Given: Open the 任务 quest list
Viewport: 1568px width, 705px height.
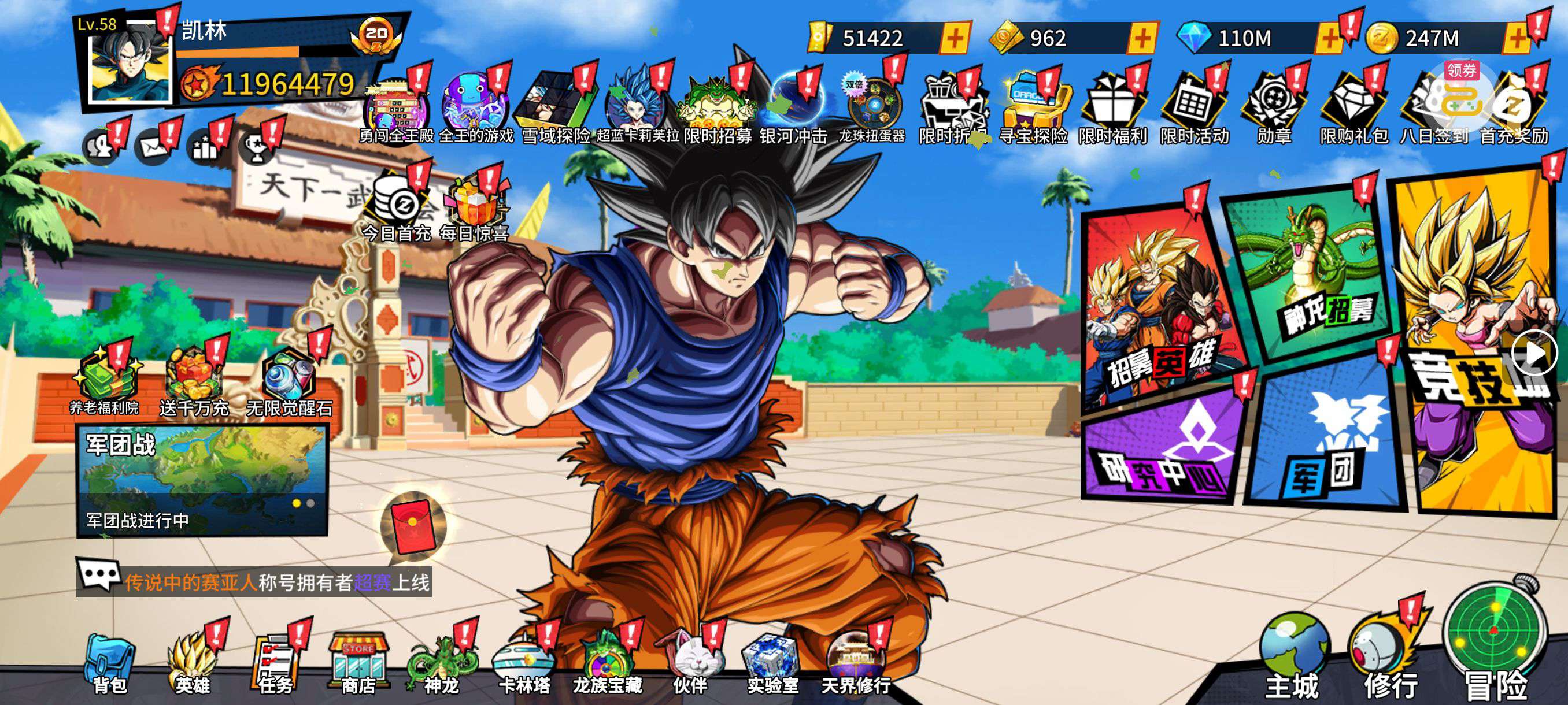Looking at the screenshot, I should pyautogui.click(x=275, y=663).
